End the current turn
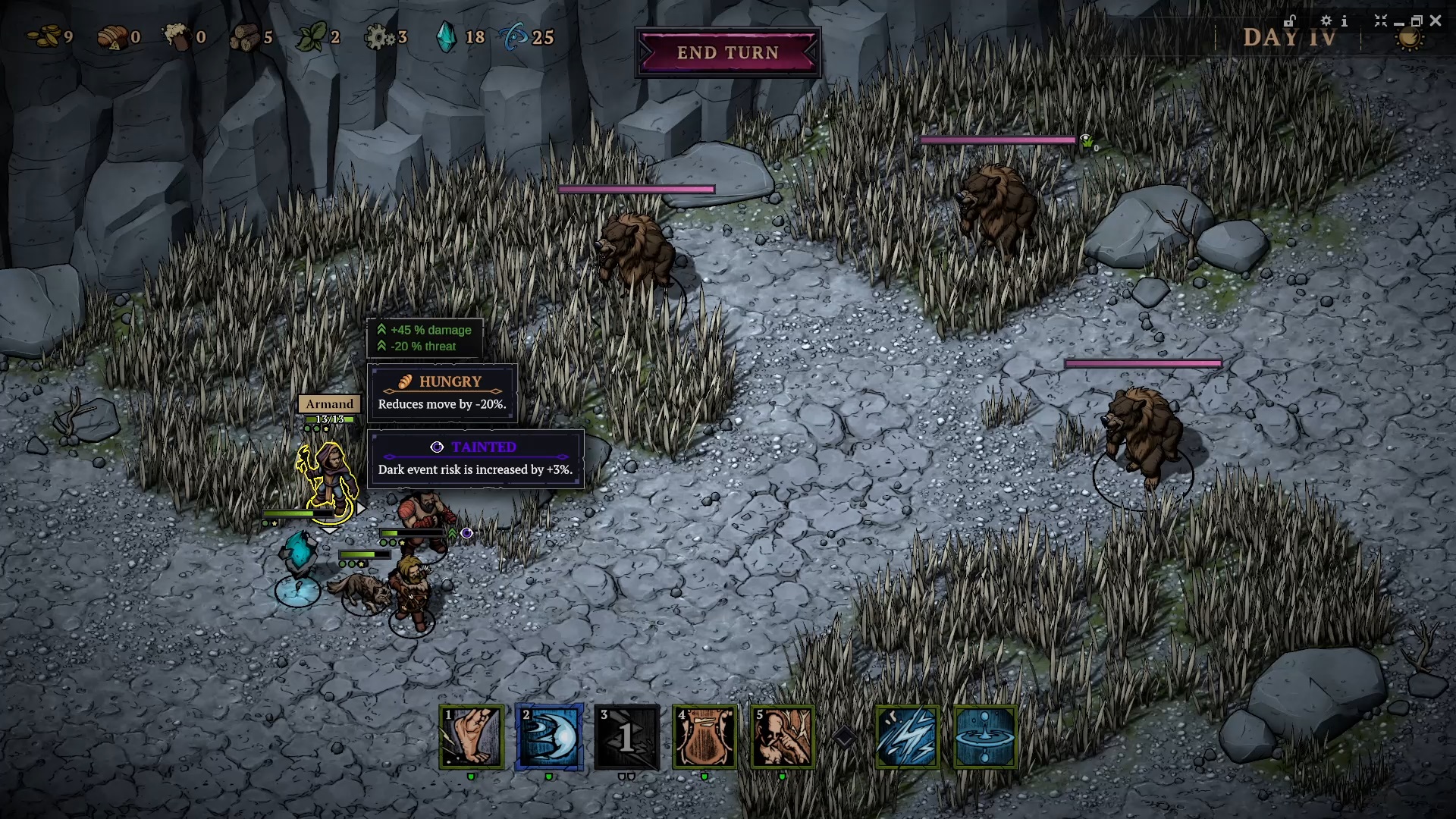This screenshot has height=819, width=1456. 727,53
